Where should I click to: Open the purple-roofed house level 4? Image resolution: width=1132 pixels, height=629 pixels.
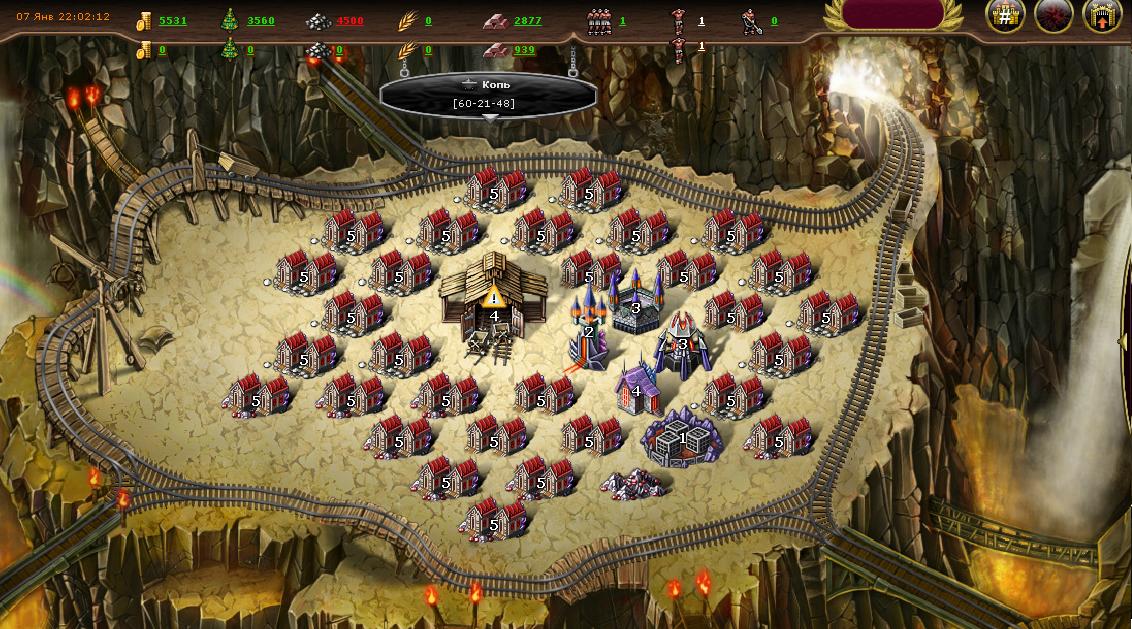637,390
